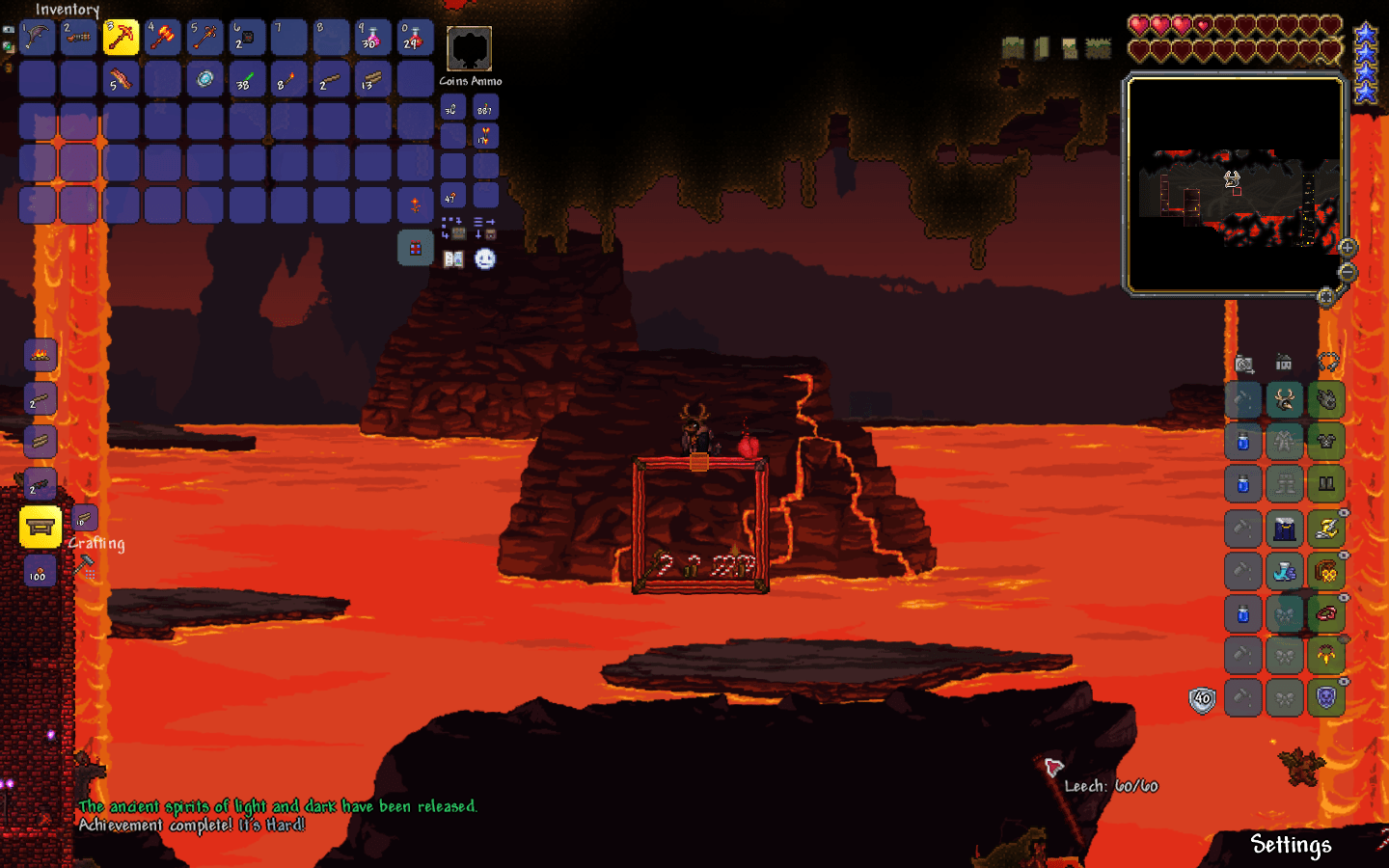Click the blue dye bottle slot
Viewport: 1389px width, 868px height.
(x=1241, y=442)
